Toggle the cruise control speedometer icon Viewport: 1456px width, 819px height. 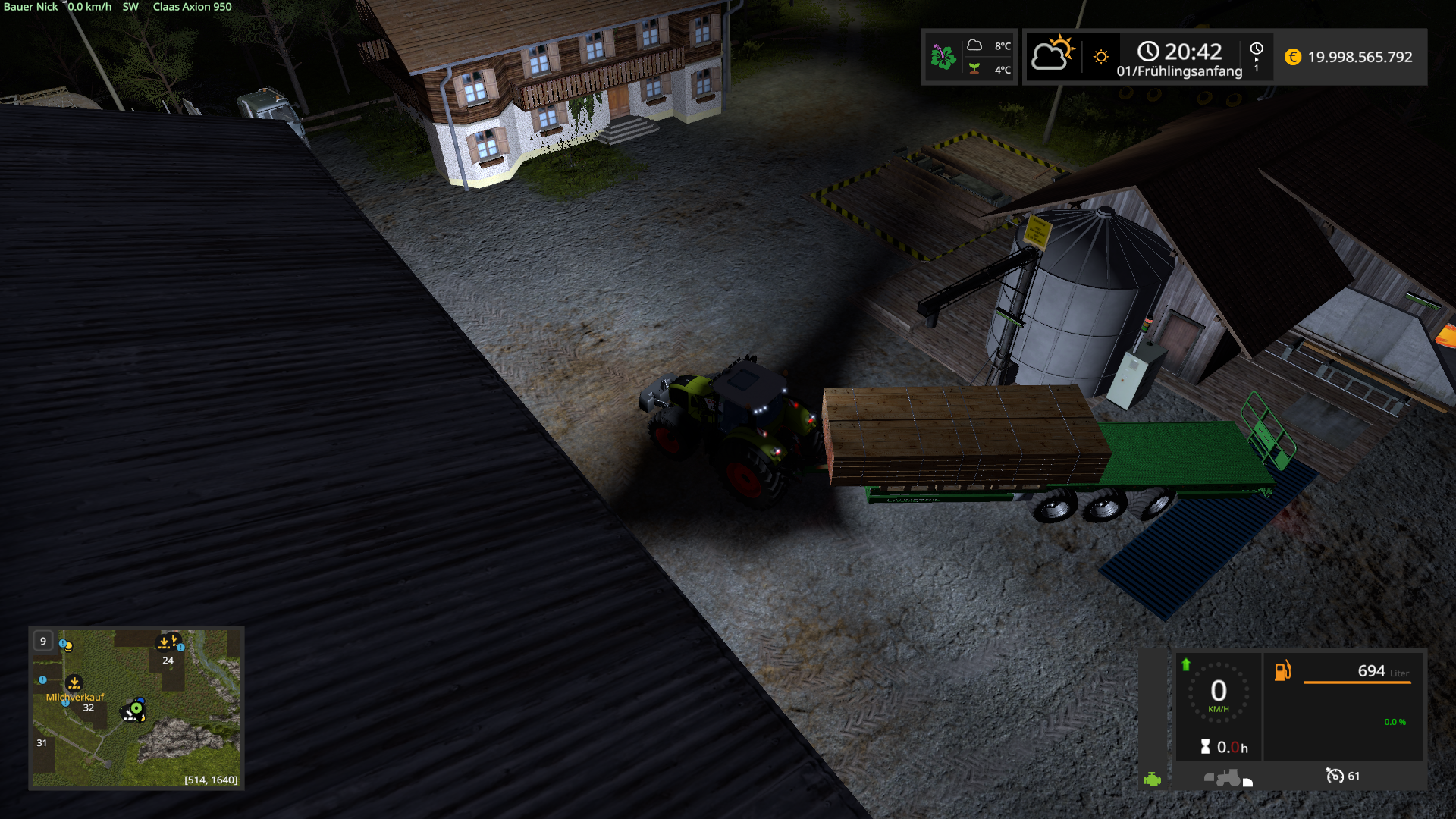(x=1334, y=775)
